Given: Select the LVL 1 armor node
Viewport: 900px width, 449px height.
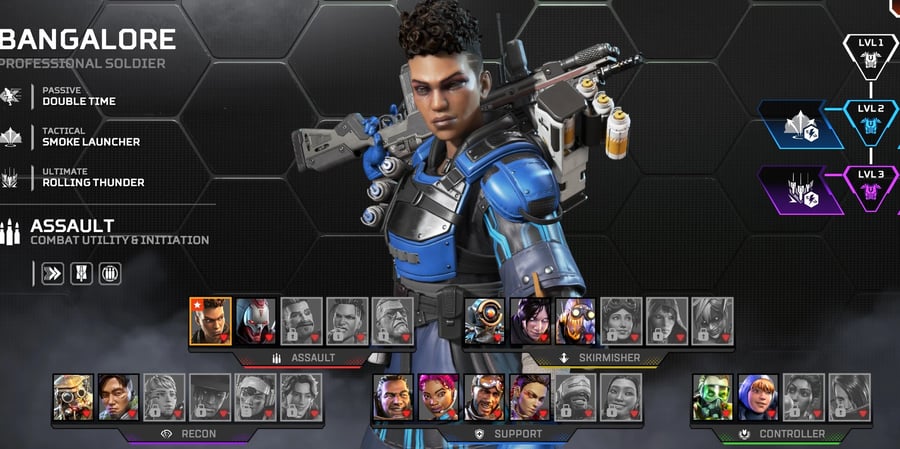Looking at the screenshot, I should [x=870, y=56].
